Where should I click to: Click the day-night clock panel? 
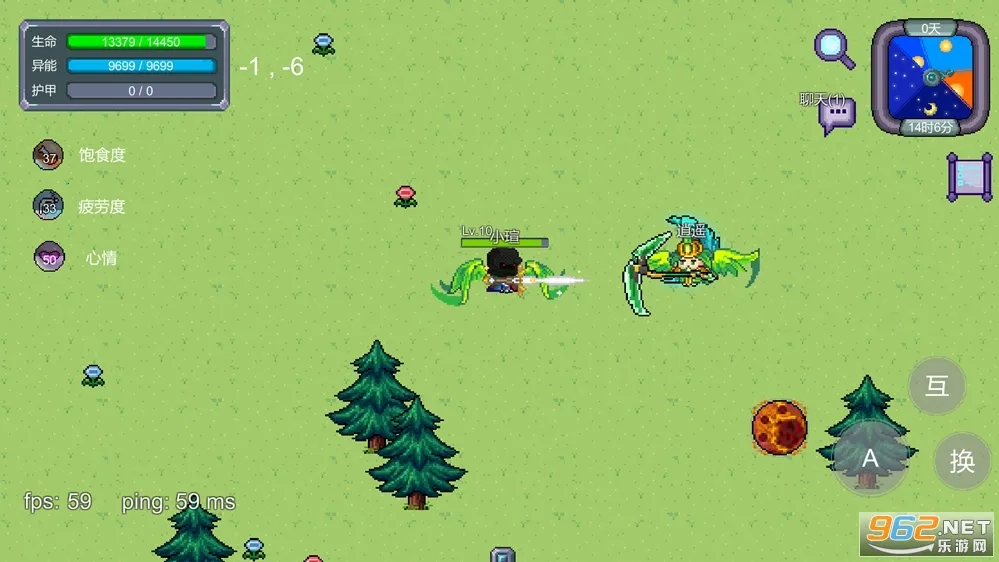point(930,78)
